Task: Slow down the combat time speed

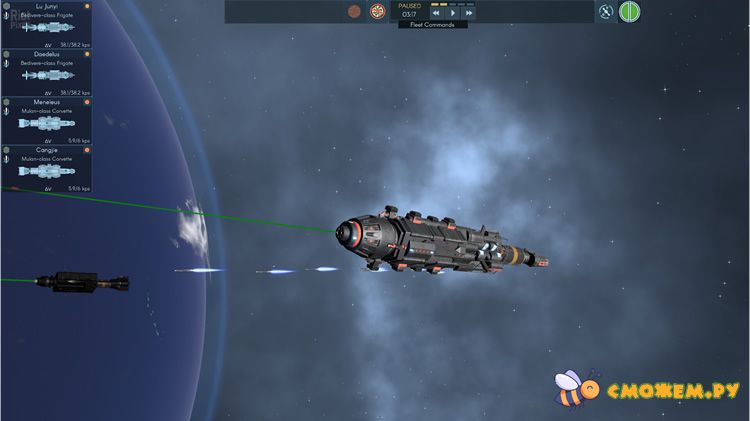Action: point(436,13)
